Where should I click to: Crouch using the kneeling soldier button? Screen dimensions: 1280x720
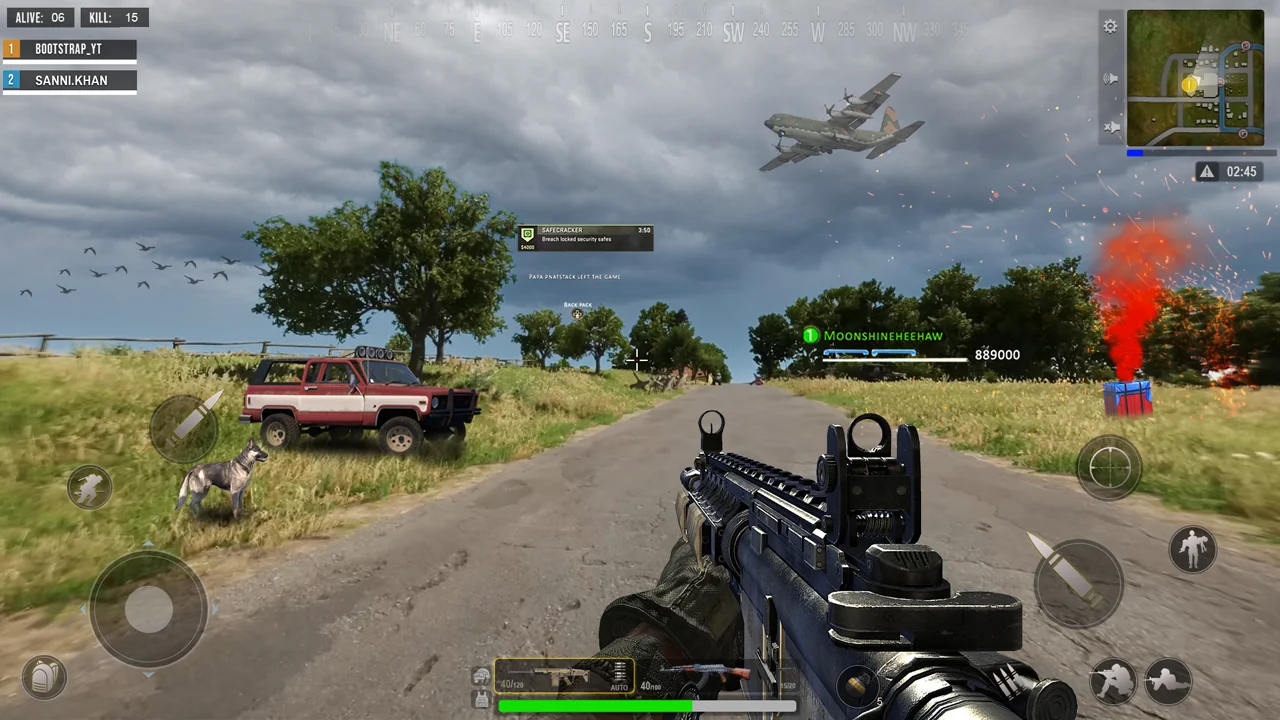pyautogui.click(x=1112, y=681)
